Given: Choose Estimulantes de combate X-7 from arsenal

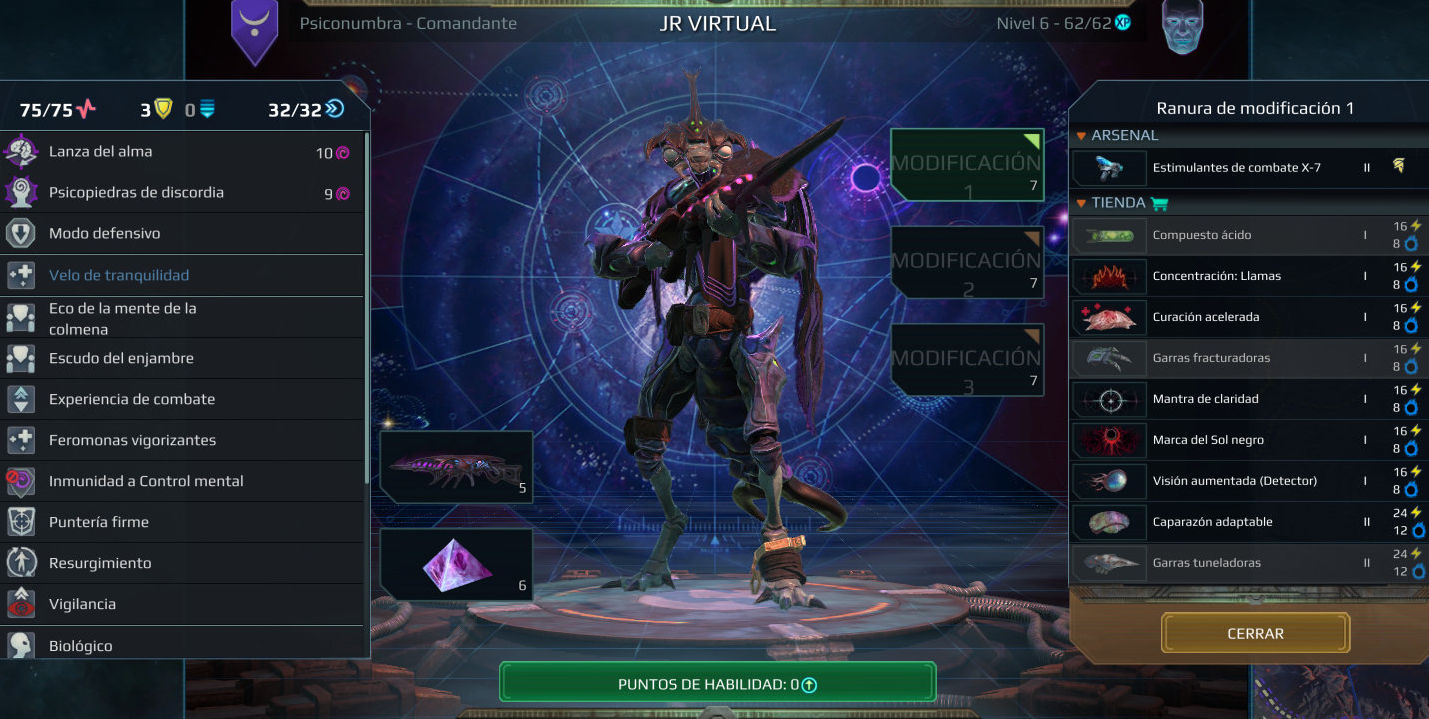Looking at the screenshot, I should pyautogui.click(x=1236, y=168).
